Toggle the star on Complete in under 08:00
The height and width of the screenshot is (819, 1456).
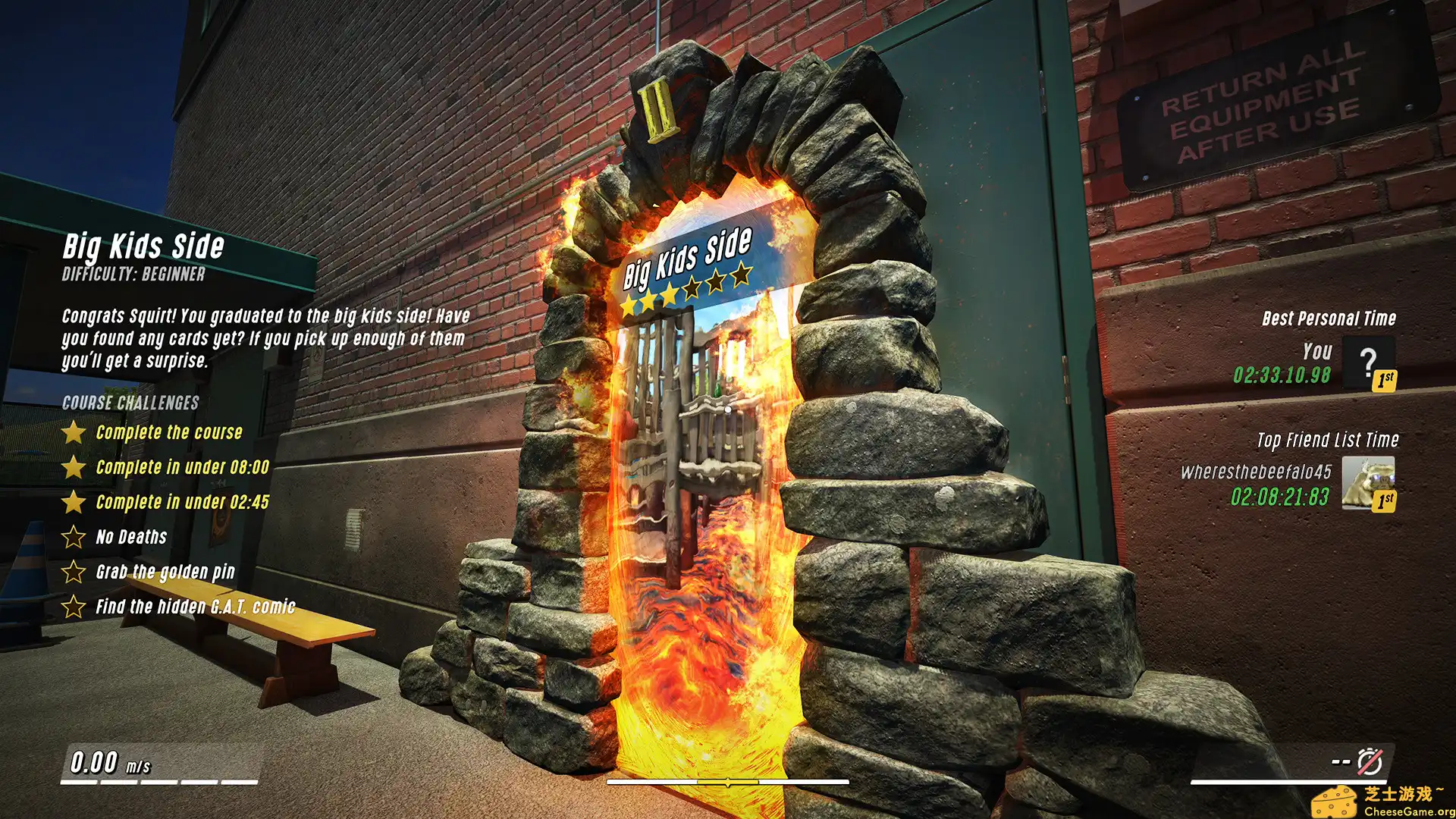(x=73, y=467)
